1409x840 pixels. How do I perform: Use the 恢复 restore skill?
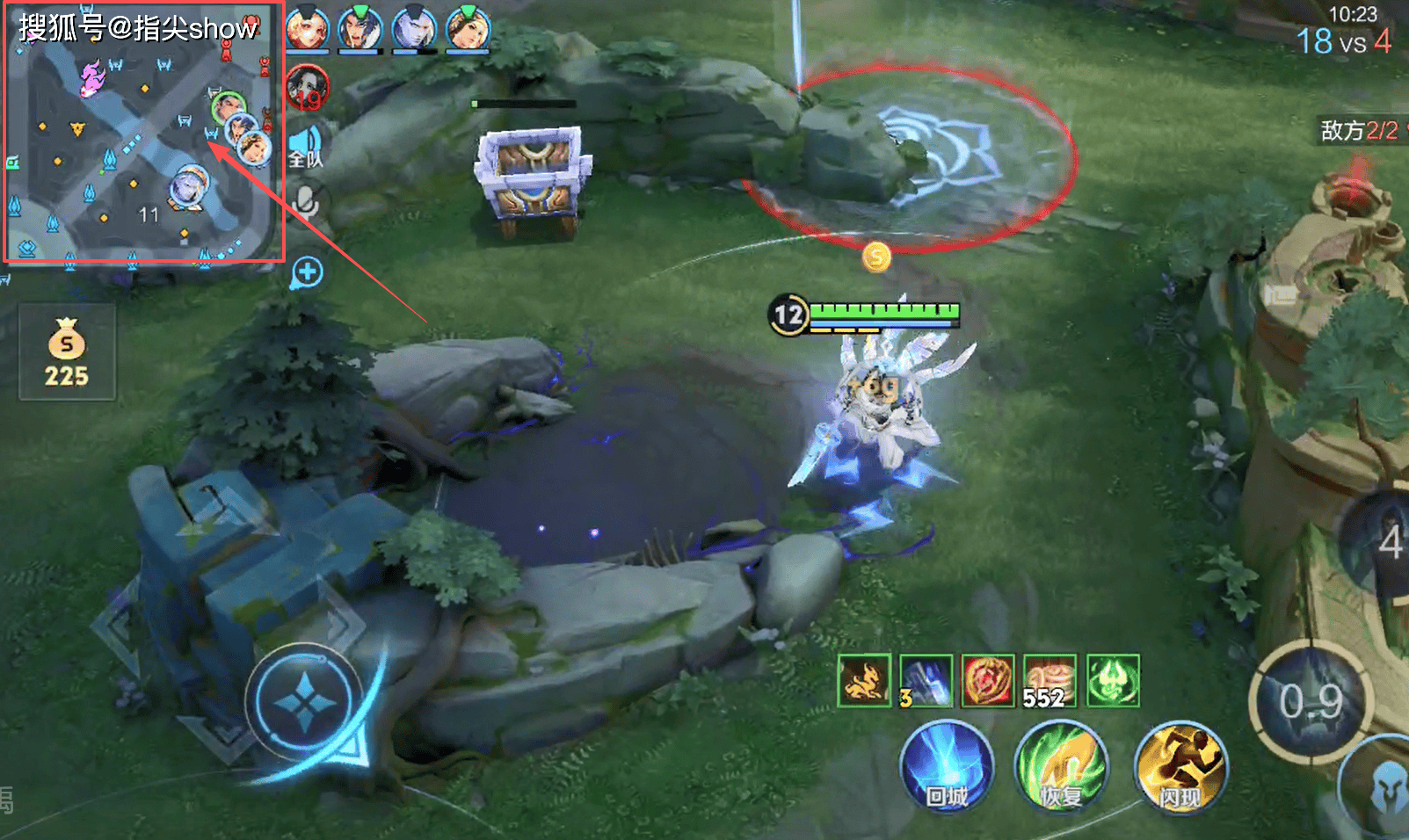tap(1061, 766)
